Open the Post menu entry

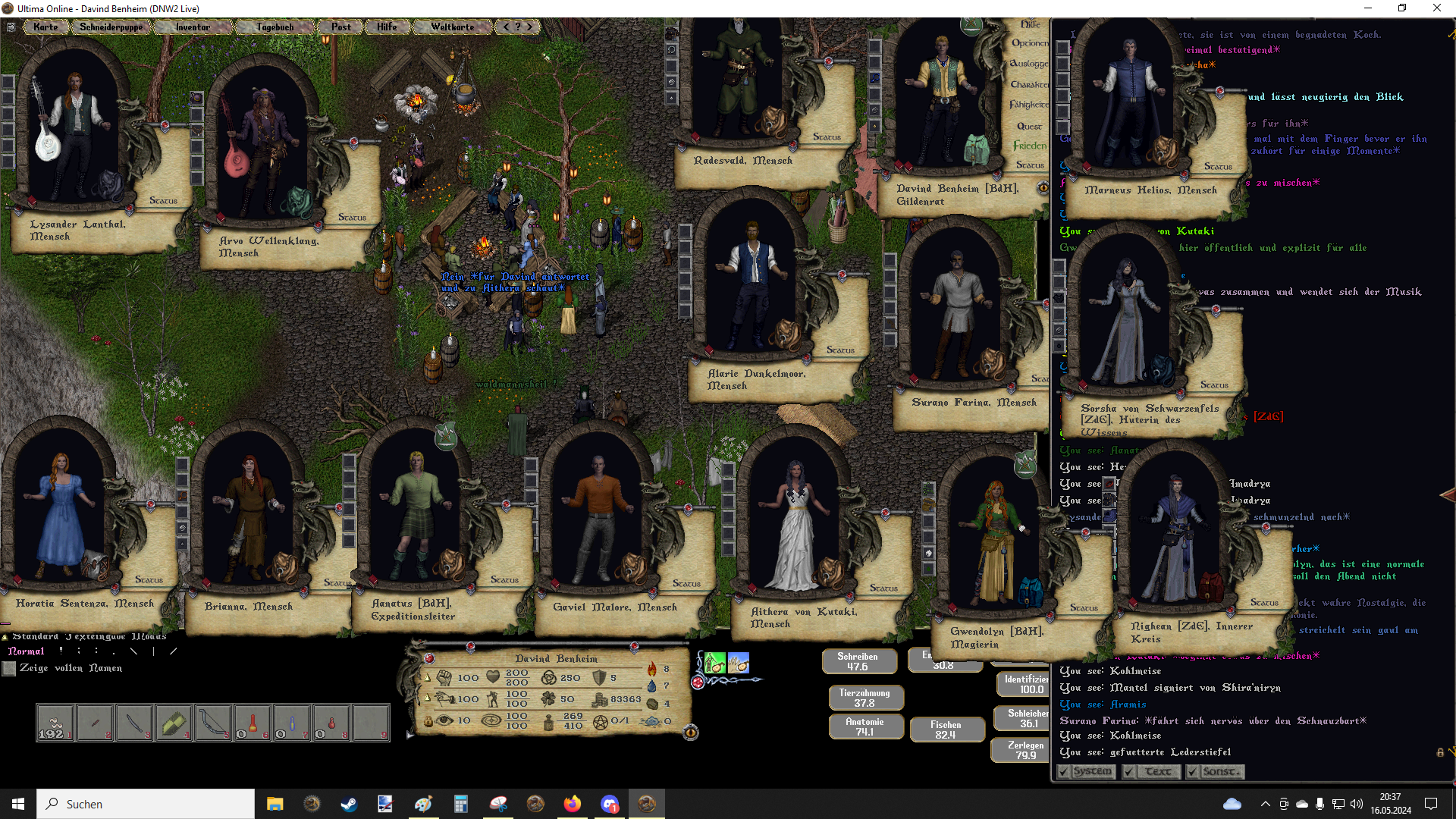click(x=340, y=27)
